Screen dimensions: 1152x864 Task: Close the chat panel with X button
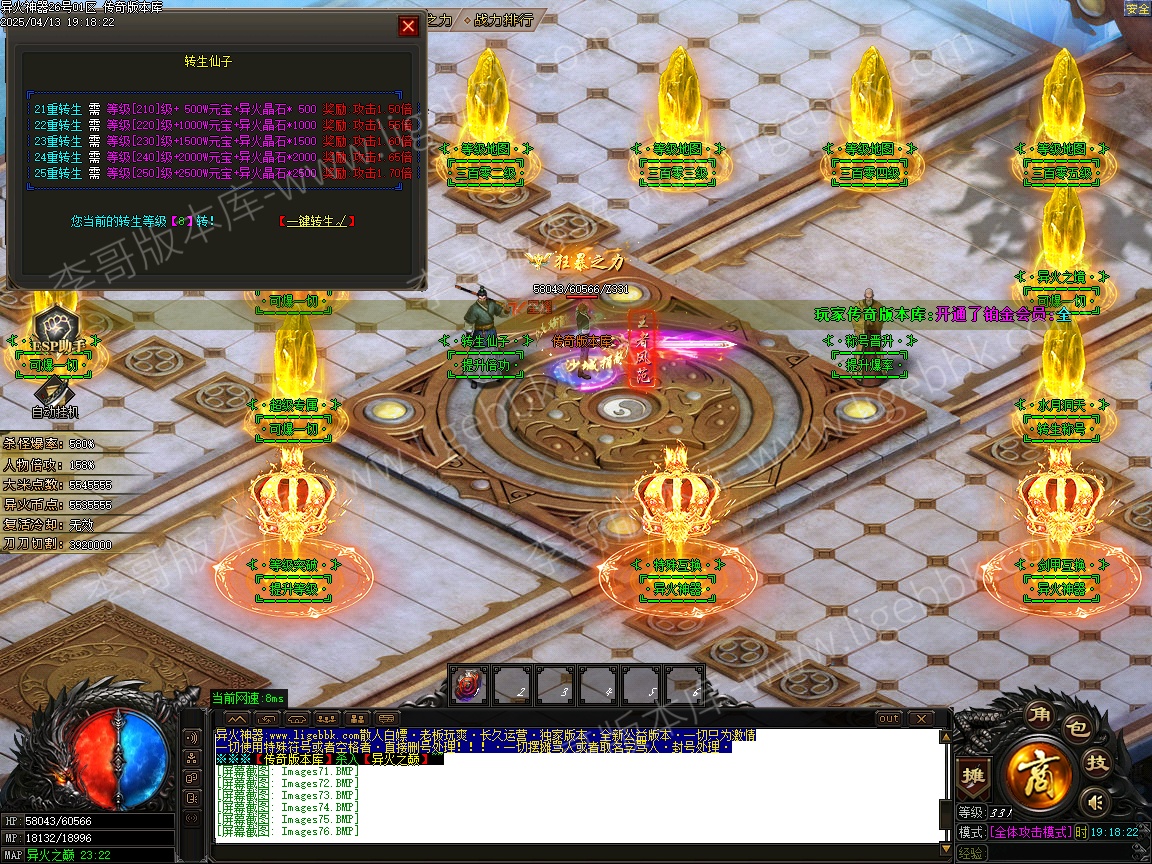point(920,719)
